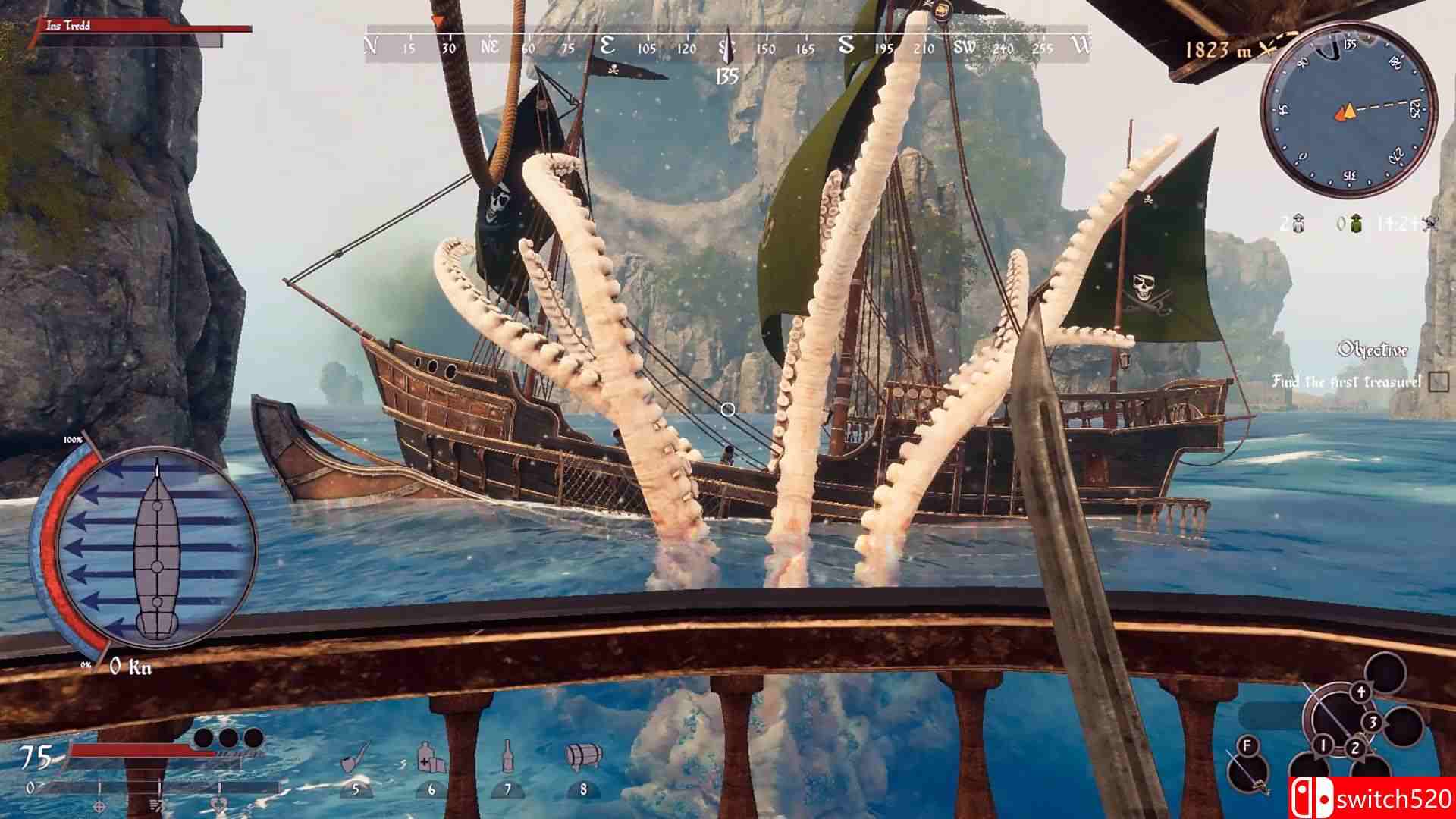
Task: Click the Ins Tredd enemy name label
Action: 67,24
